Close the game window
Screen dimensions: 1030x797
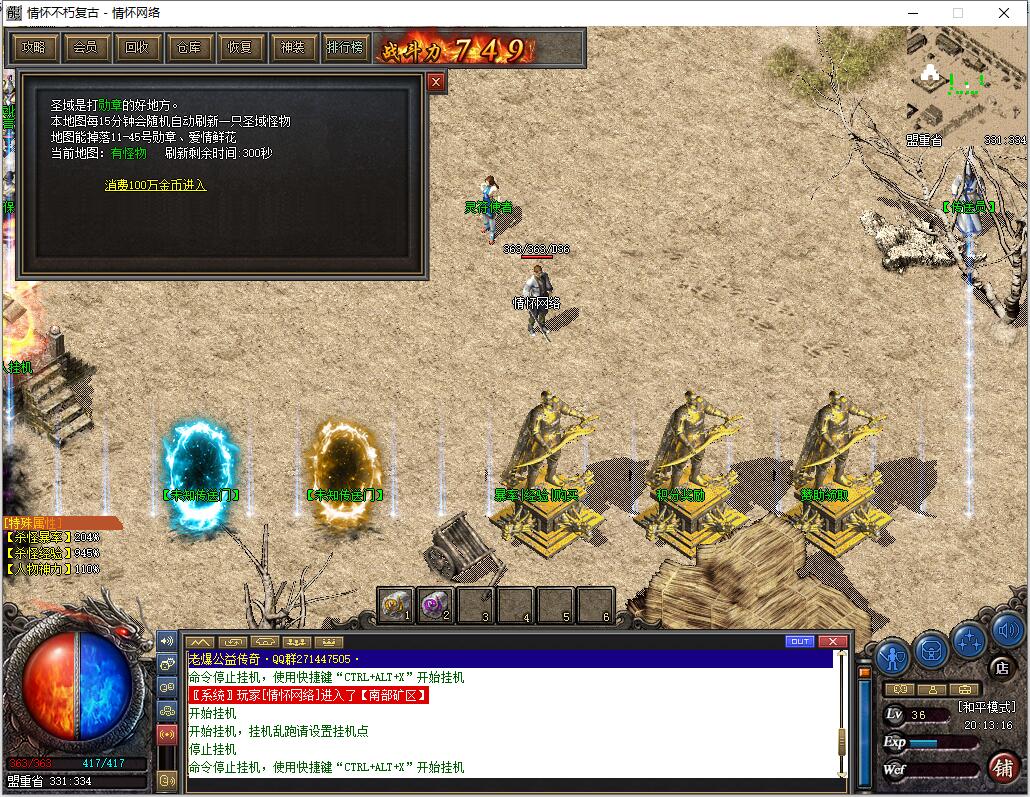click(x=1004, y=13)
